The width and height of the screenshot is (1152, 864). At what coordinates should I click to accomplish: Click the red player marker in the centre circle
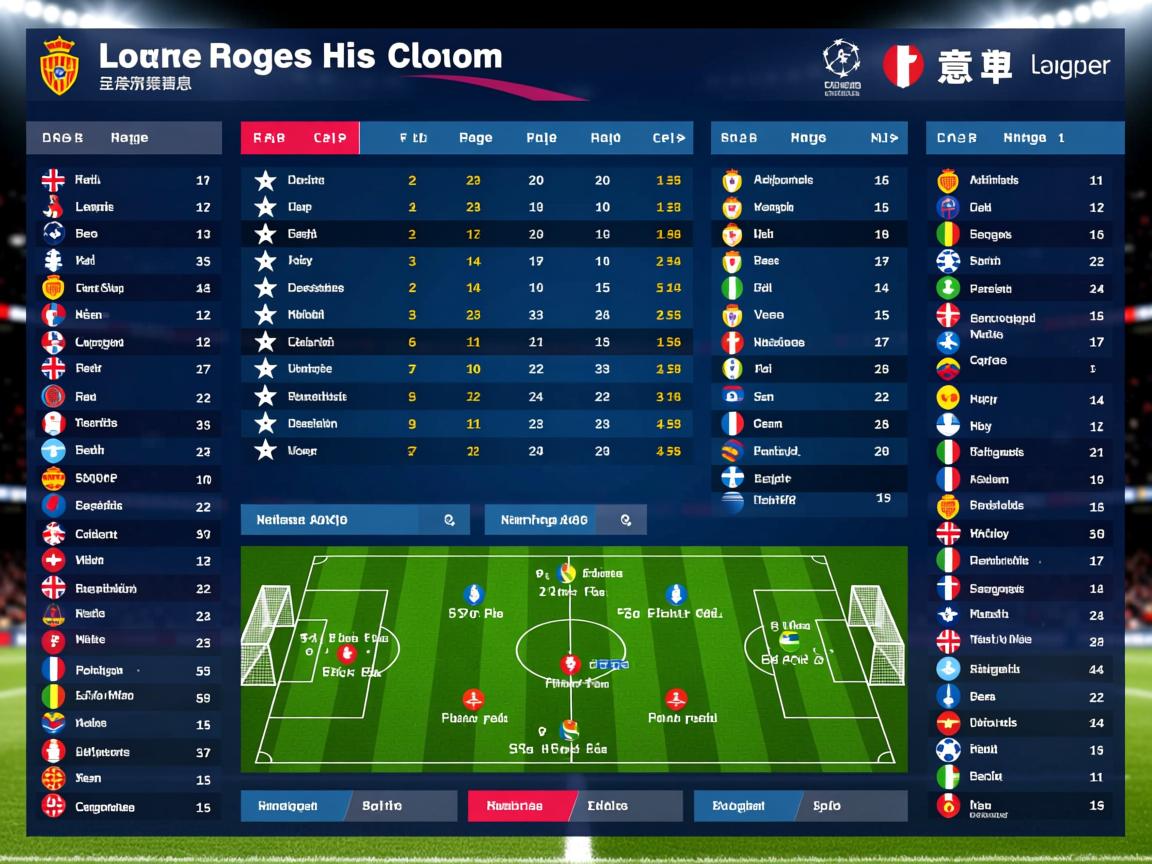[570, 663]
